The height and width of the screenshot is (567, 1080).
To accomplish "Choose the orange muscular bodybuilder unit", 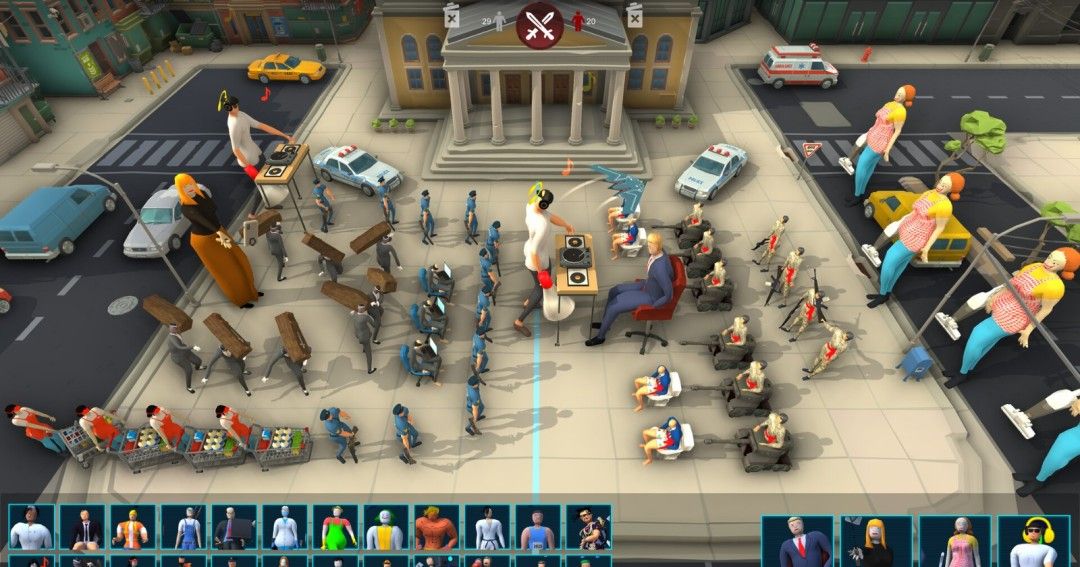I will click(436, 528).
